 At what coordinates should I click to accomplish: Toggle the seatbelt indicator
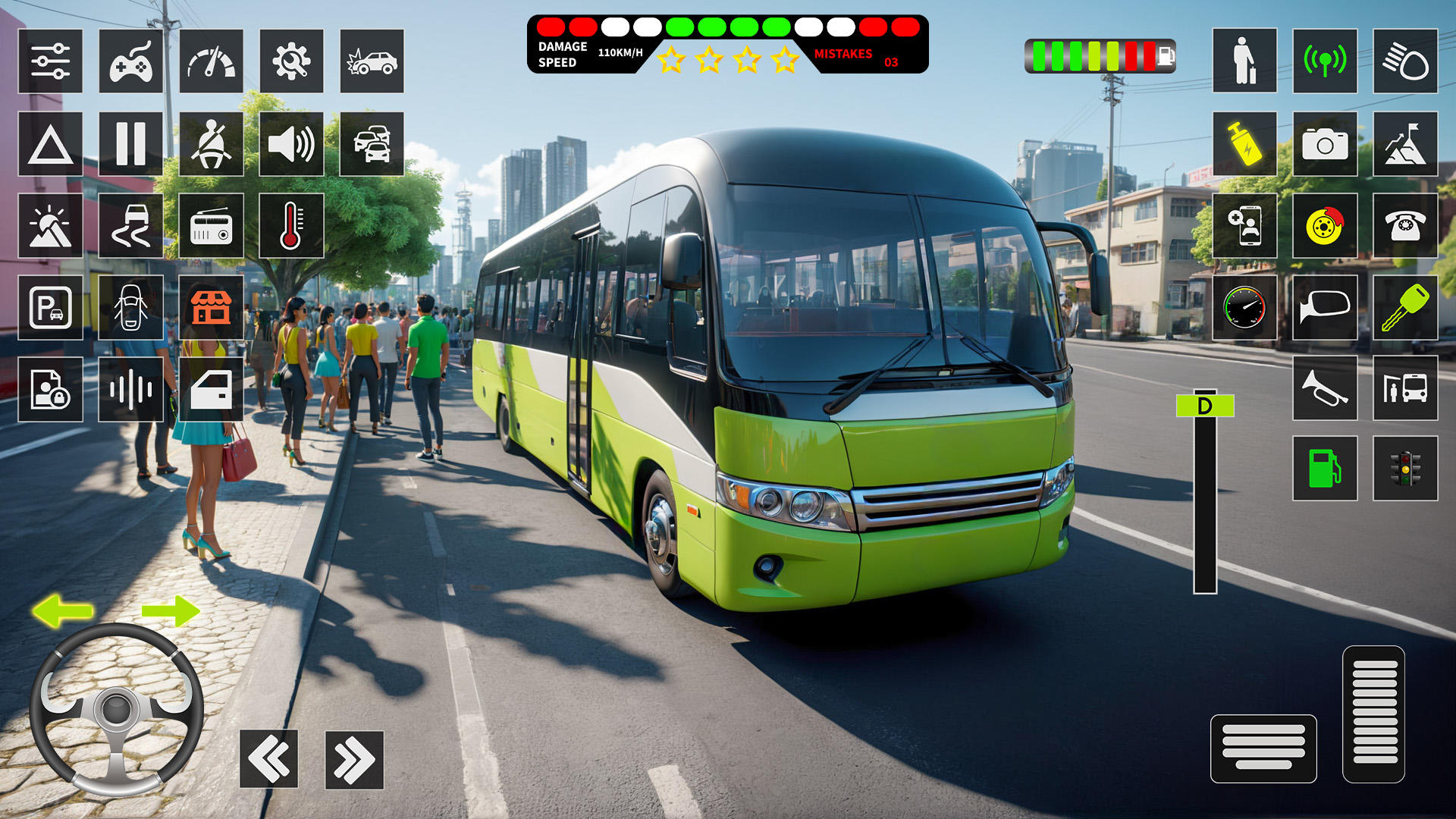pos(211,145)
